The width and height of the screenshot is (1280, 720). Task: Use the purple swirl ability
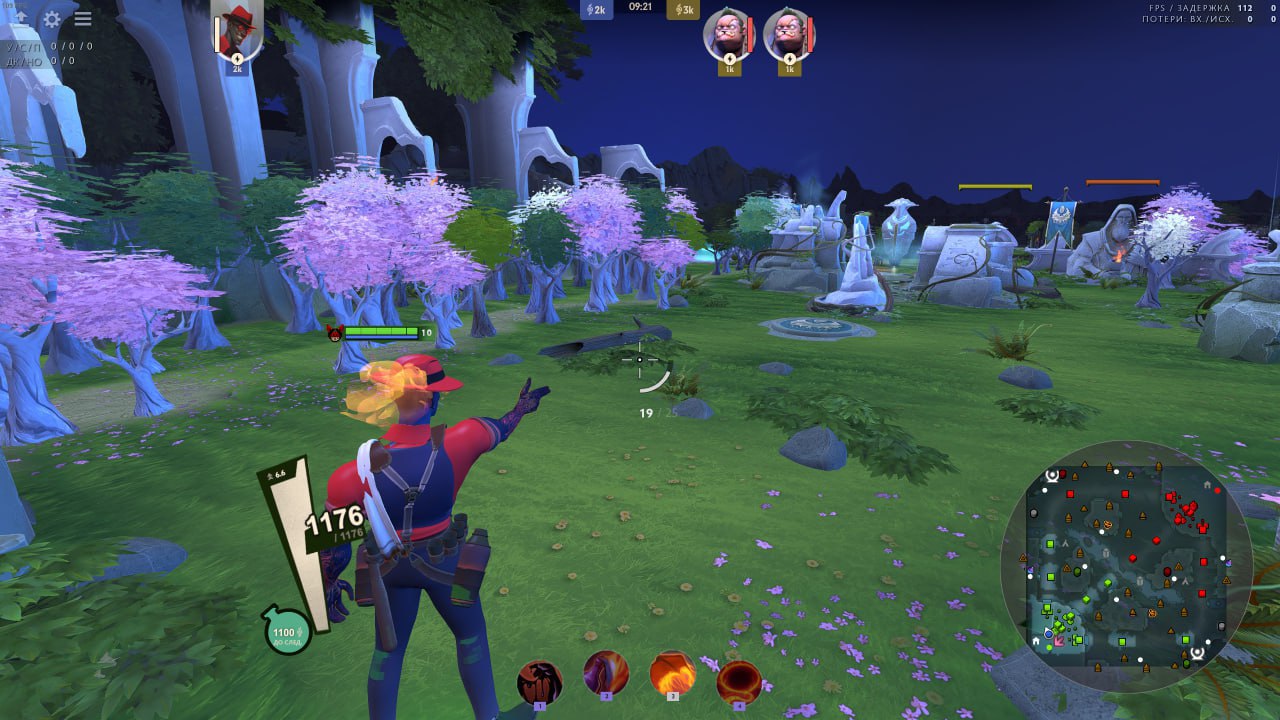pos(606,673)
